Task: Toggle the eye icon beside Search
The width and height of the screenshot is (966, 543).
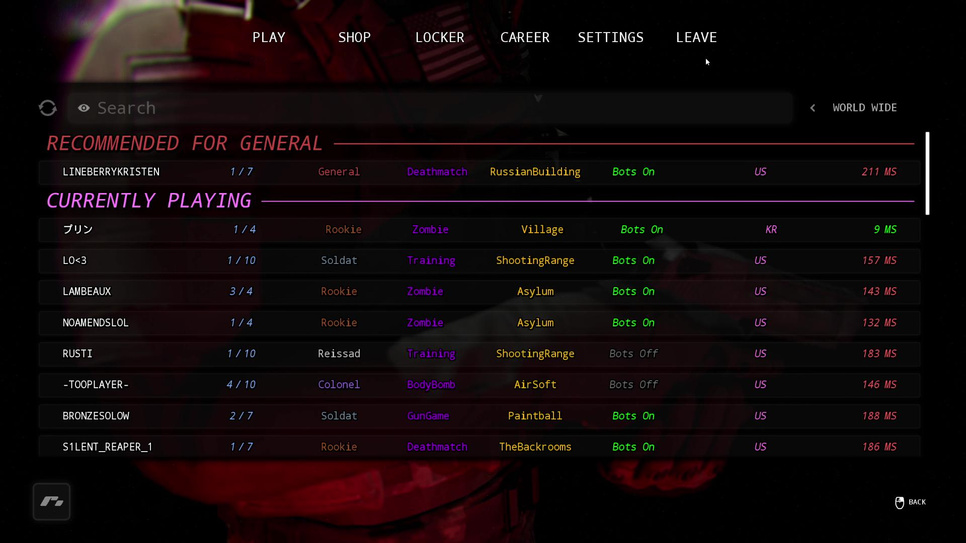Action: tap(84, 108)
